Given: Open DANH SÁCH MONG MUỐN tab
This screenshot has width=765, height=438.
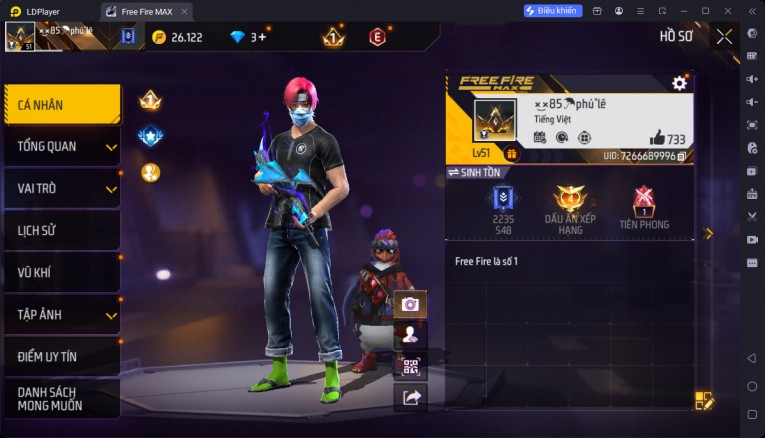Looking at the screenshot, I should coord(62,398).
